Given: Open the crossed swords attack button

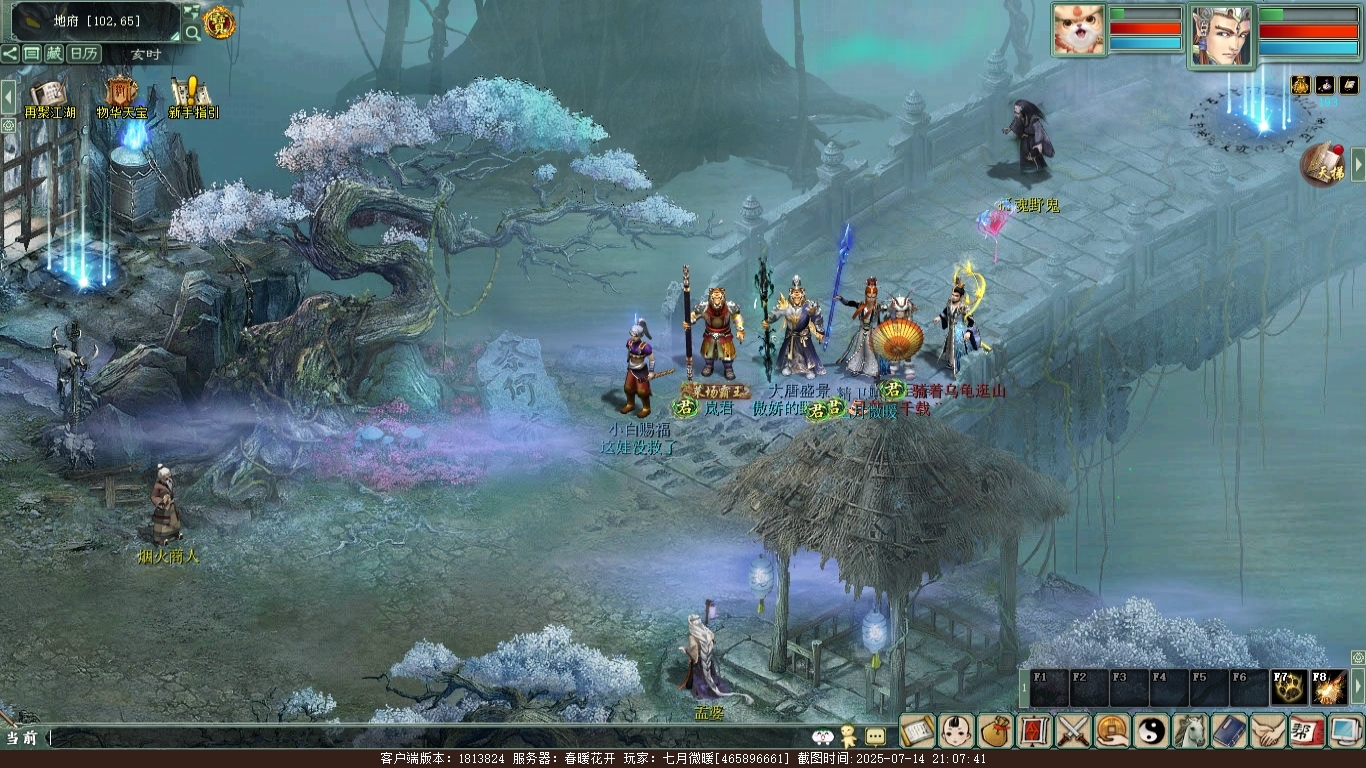Looking at the screenshot, I should [1073, 731].
